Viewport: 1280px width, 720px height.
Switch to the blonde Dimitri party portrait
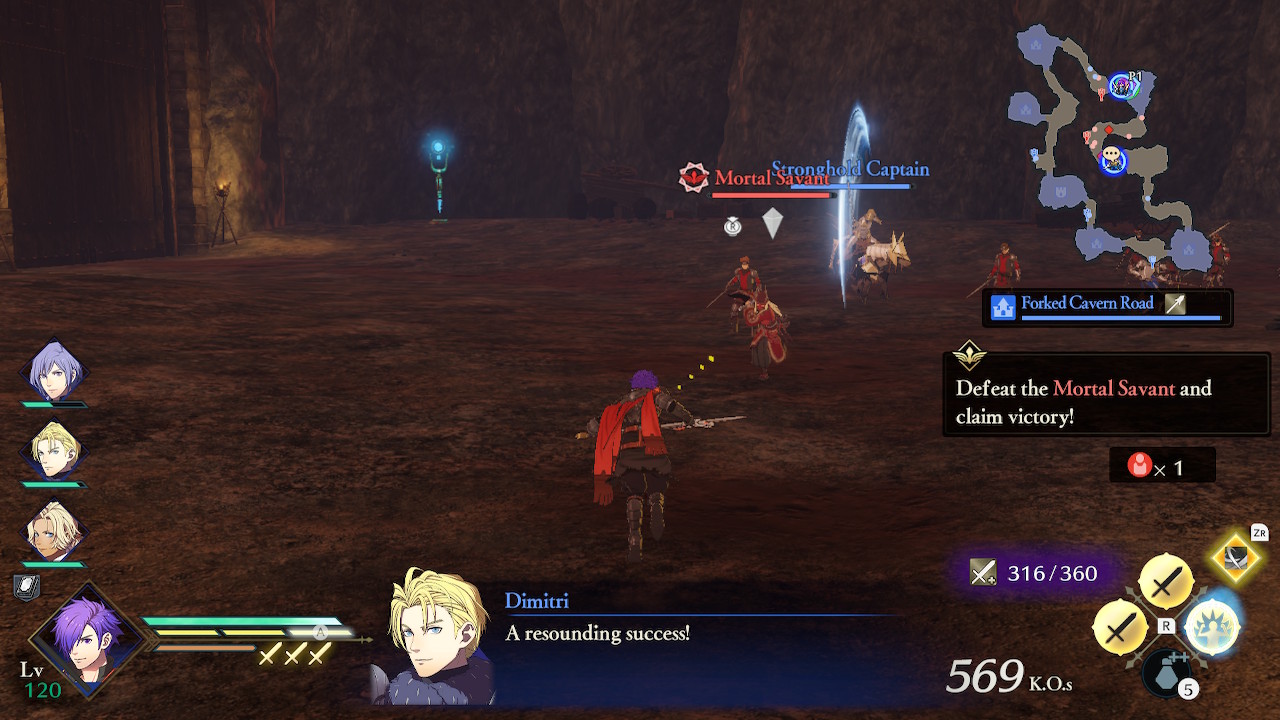click(x=53, y=453)
